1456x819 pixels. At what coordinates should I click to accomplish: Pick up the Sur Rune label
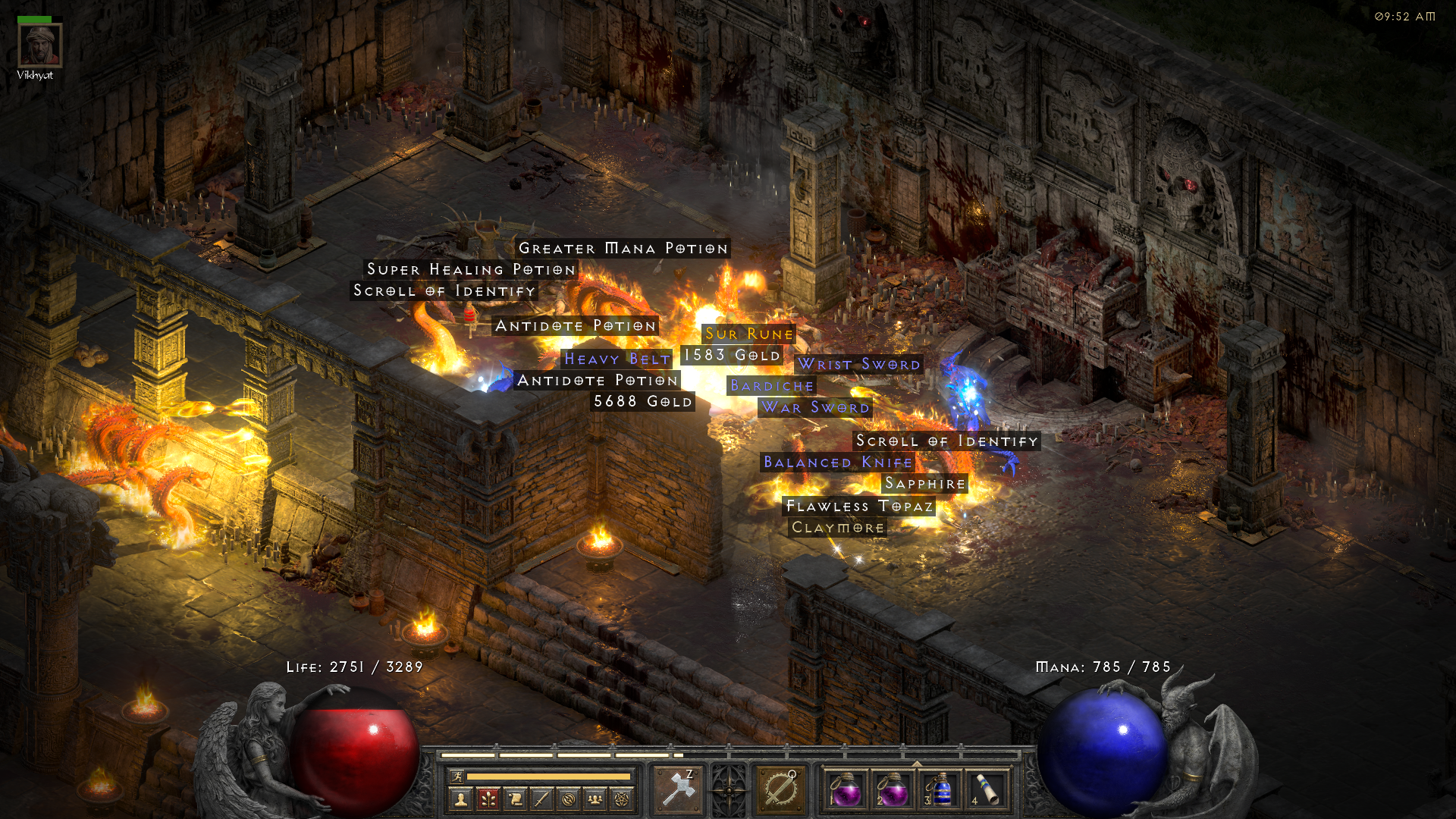(748, 334)
